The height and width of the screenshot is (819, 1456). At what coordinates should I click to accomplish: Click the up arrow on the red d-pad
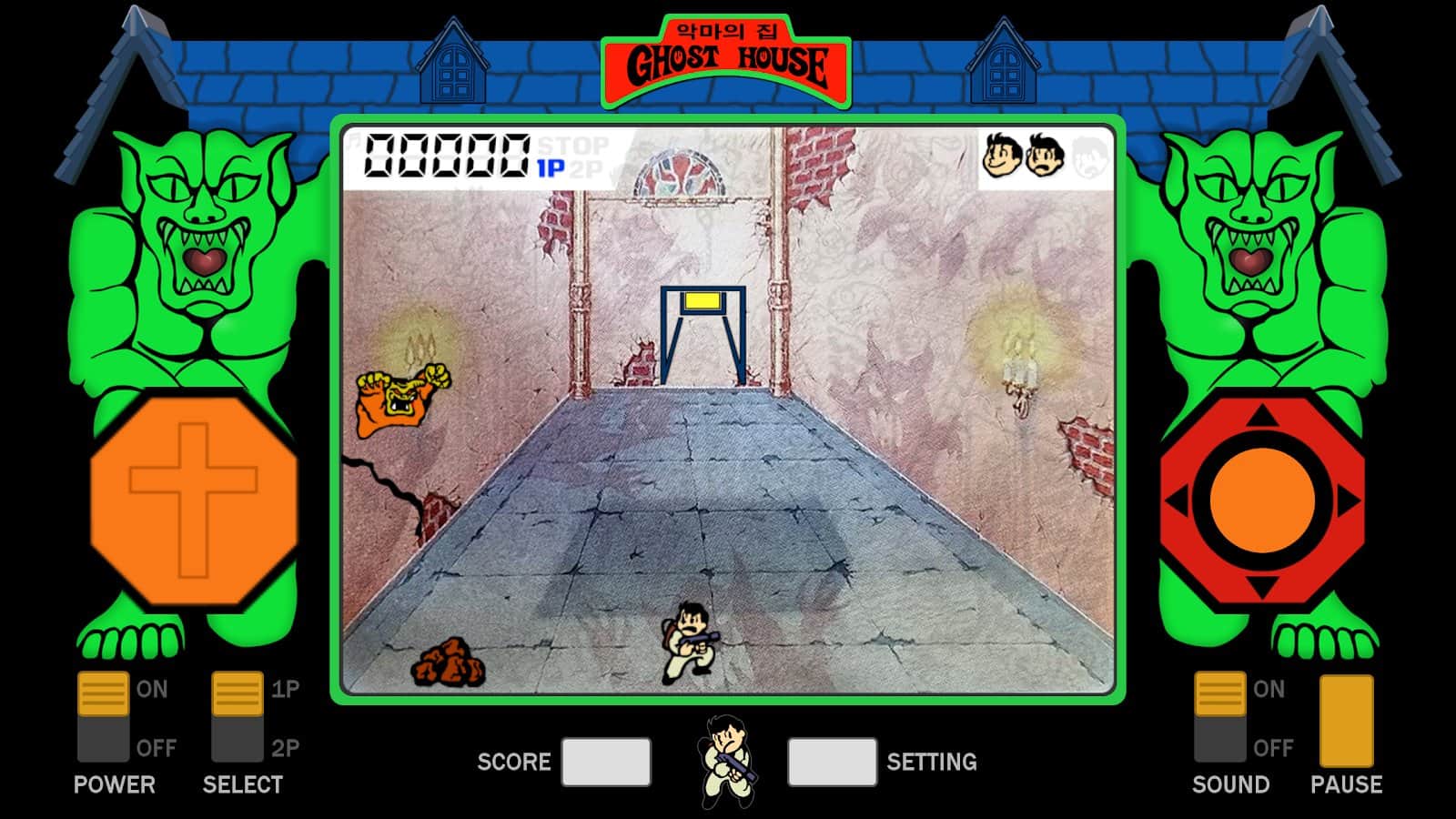tap(1262, 418)
